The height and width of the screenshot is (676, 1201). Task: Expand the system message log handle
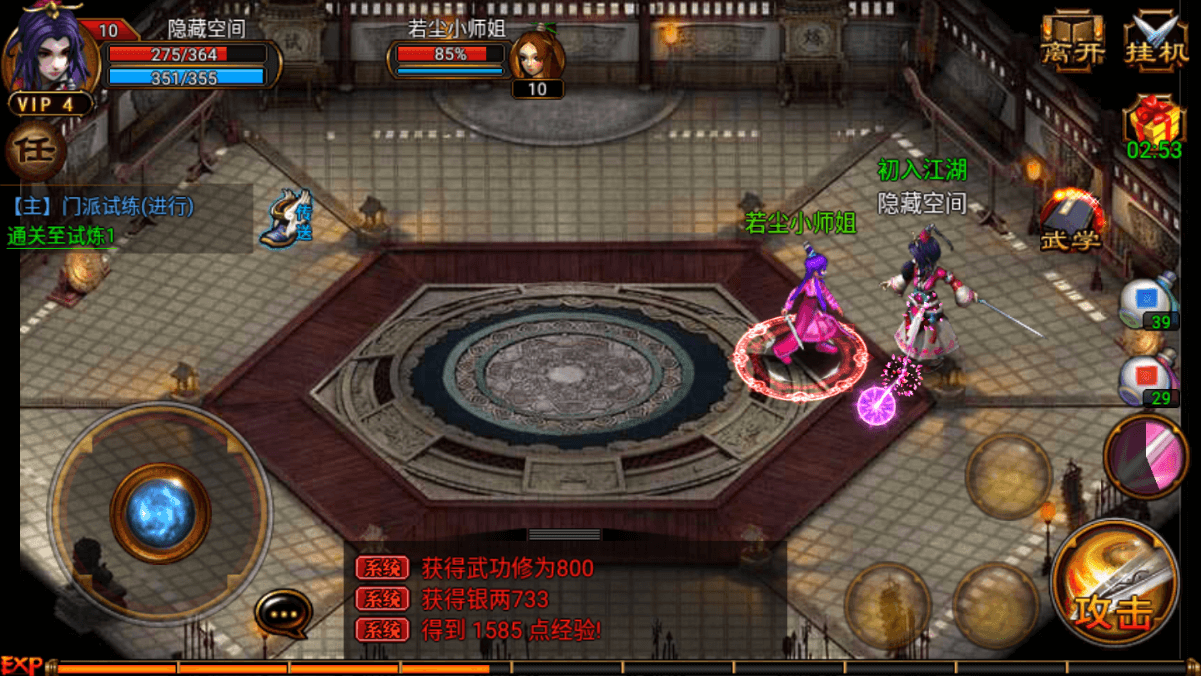click(564, 535)
